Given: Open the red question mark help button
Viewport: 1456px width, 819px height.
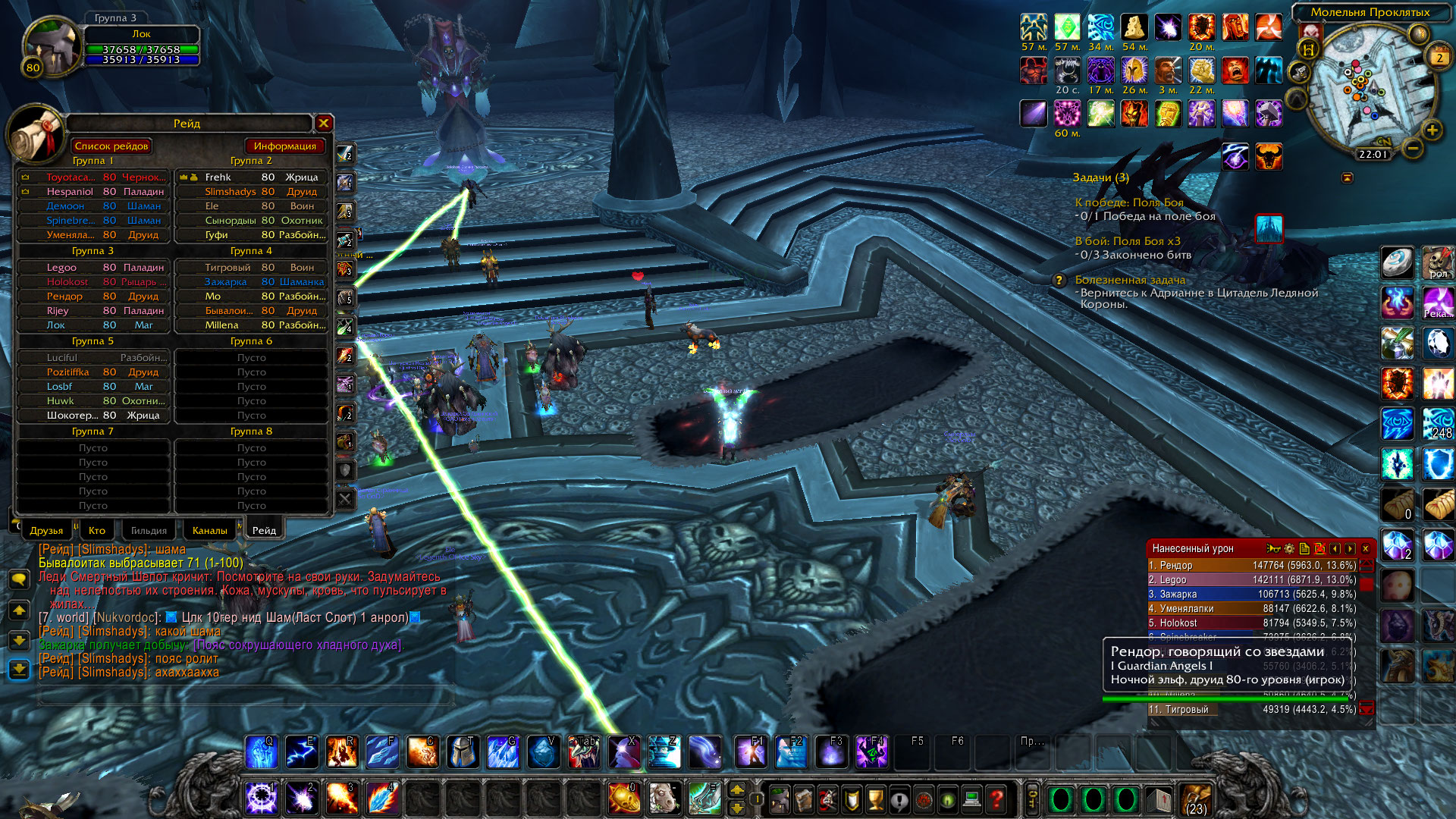Looking at the screenshot, I should pyautogui.click(x=996, y=799).
